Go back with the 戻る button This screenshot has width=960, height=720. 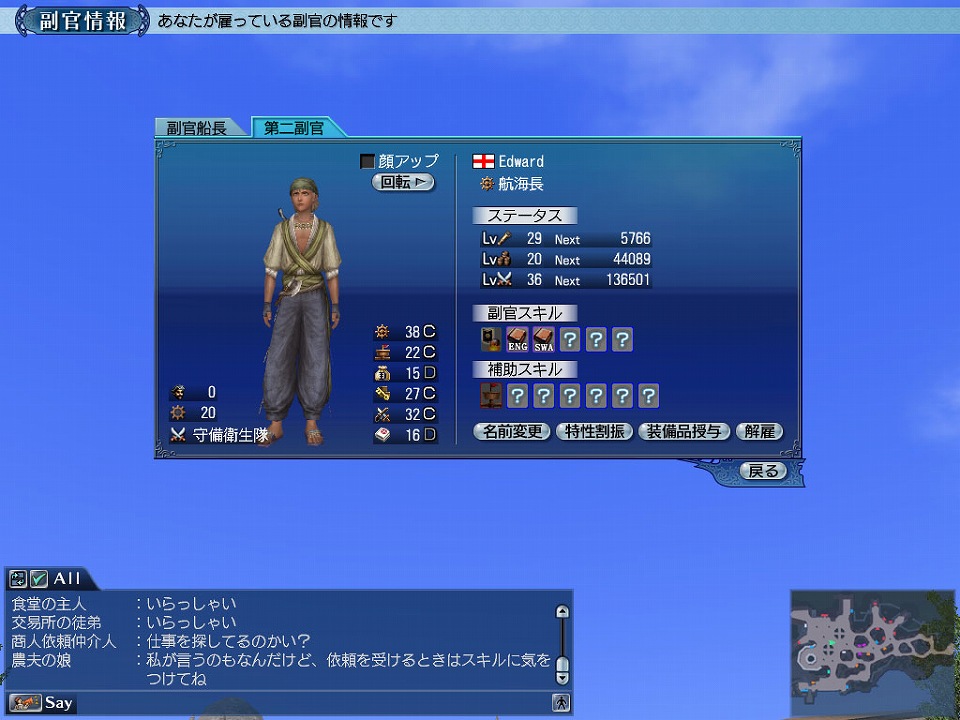point(763,471)
